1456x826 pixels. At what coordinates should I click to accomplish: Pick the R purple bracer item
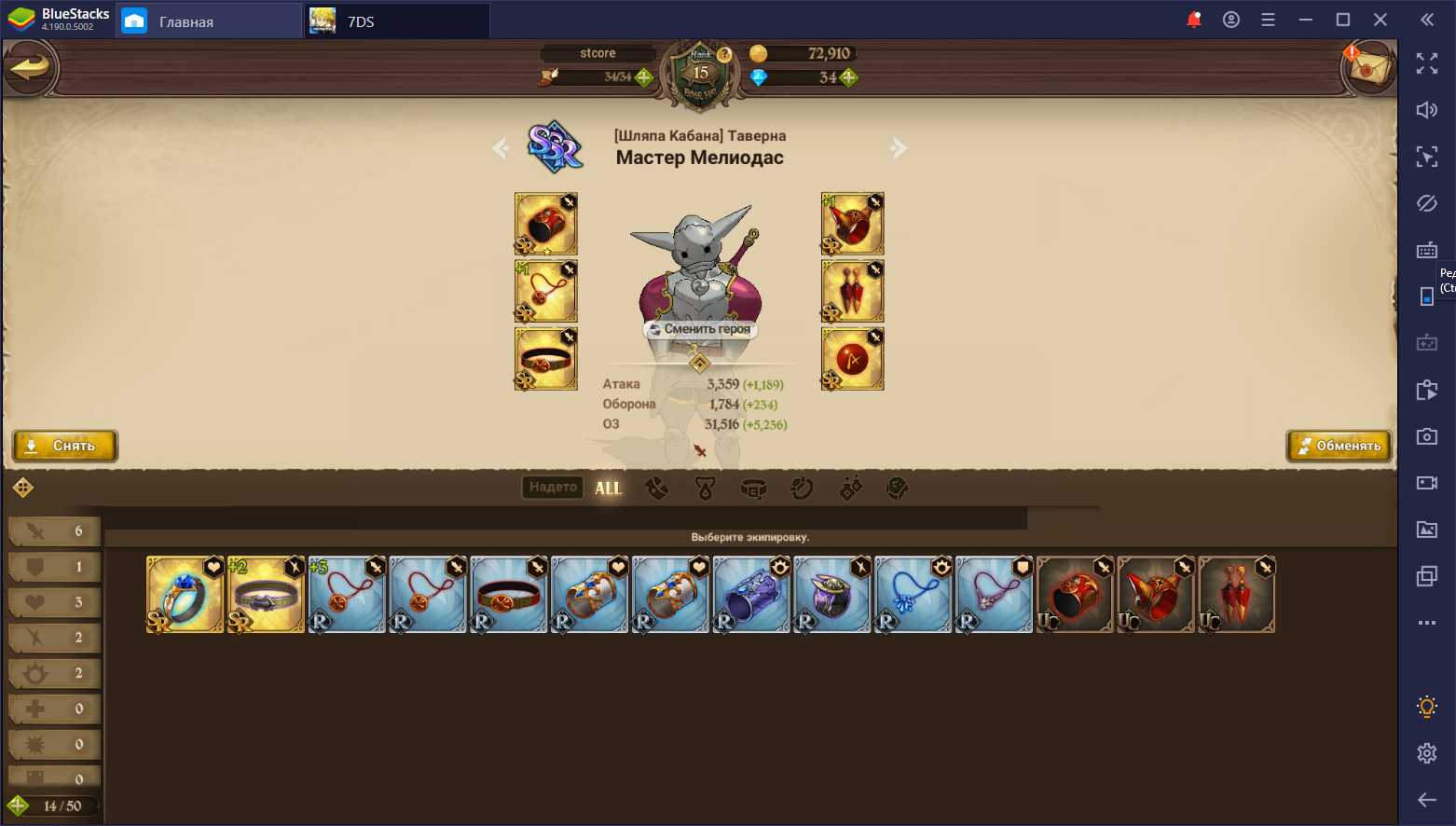[x=751, y=595]
